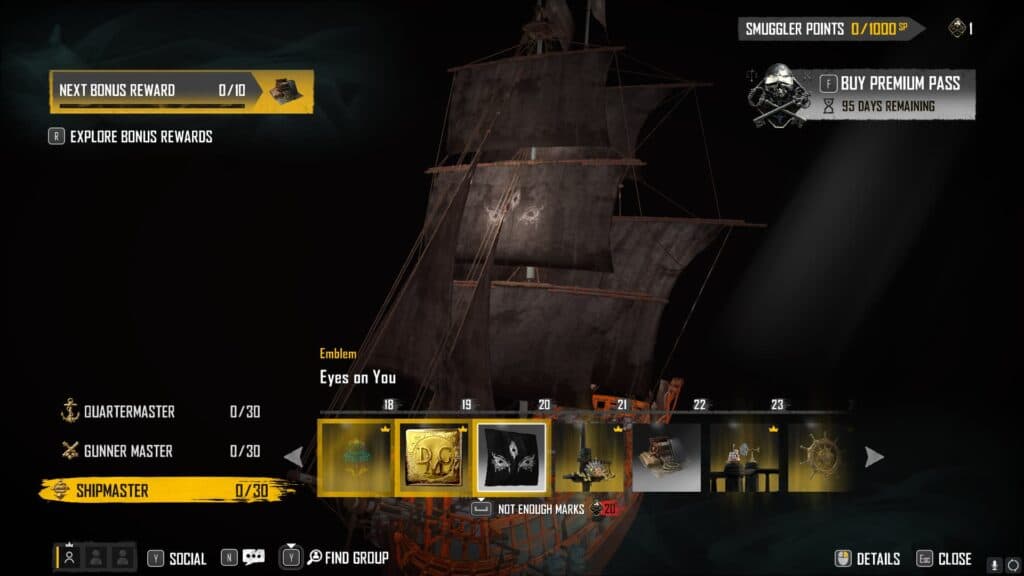This screenshot has width=1024, height=576.
Task: Select the cargo crates reward tile
Action: (x=667, y=458)
